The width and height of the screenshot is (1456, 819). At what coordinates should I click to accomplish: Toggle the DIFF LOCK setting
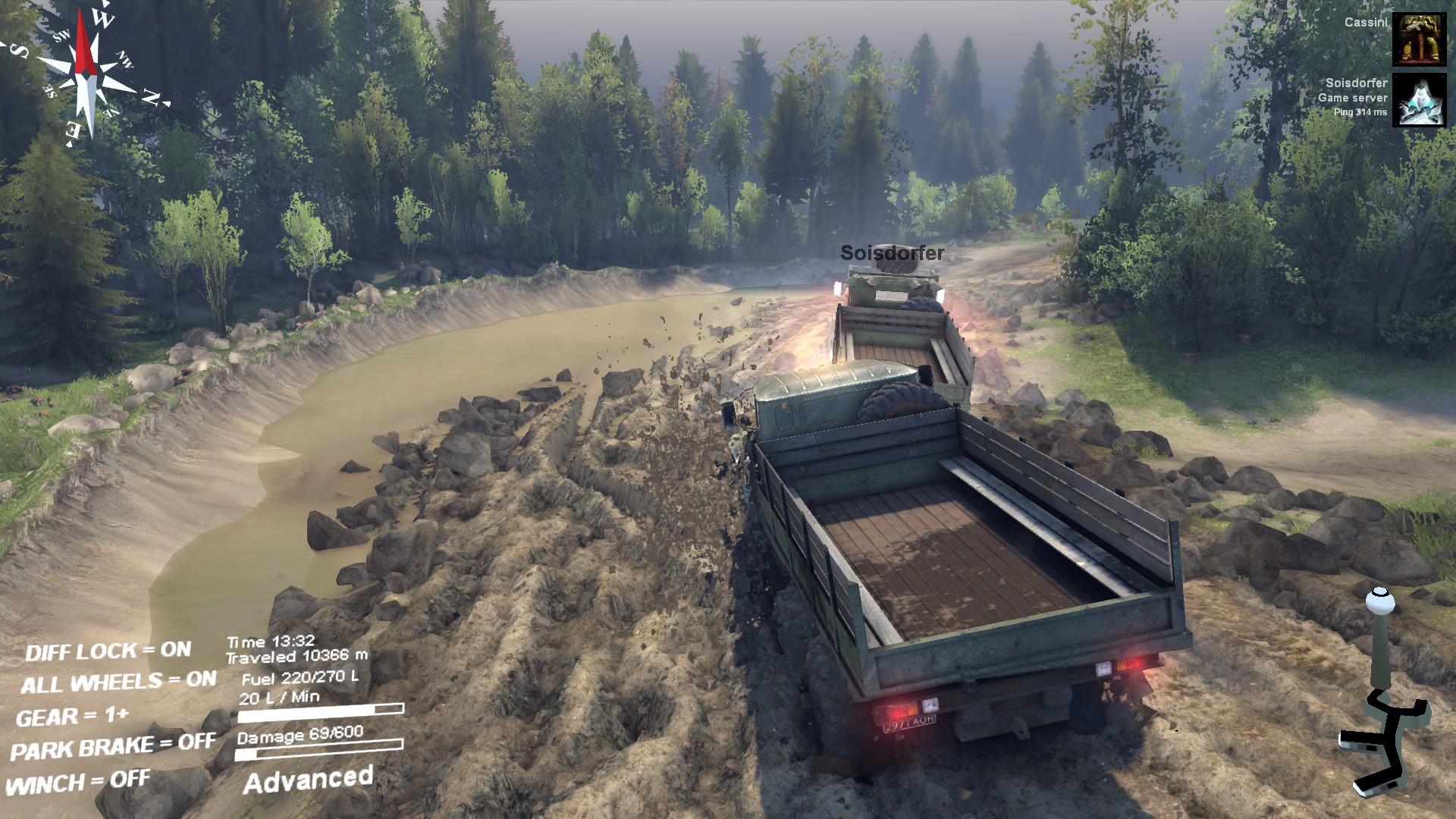click(108, 651)
